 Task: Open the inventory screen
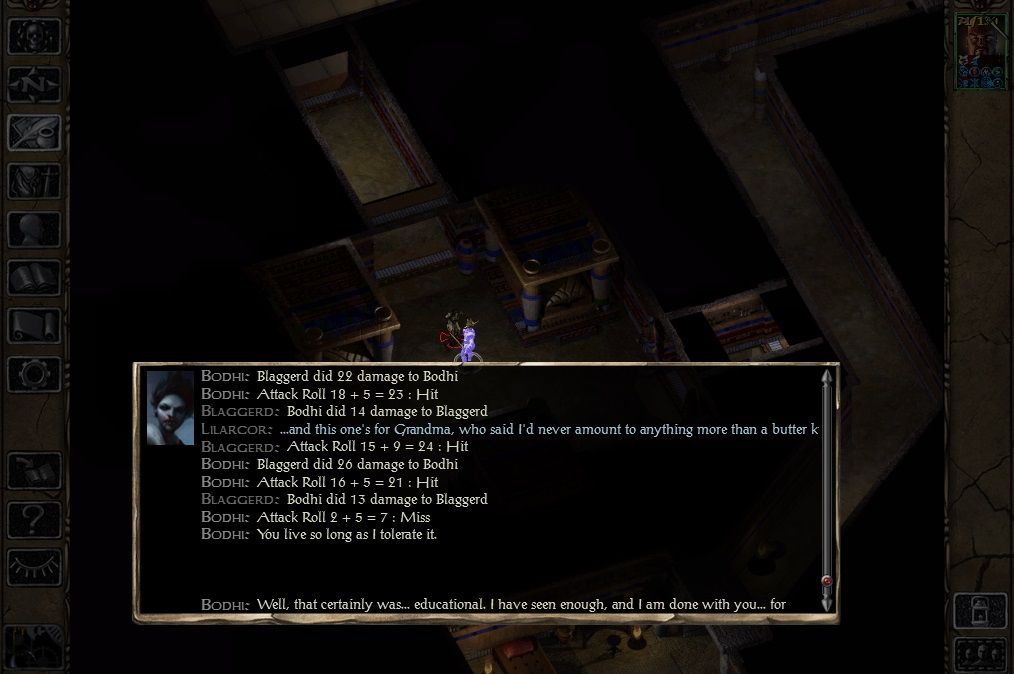pos(34,181)
